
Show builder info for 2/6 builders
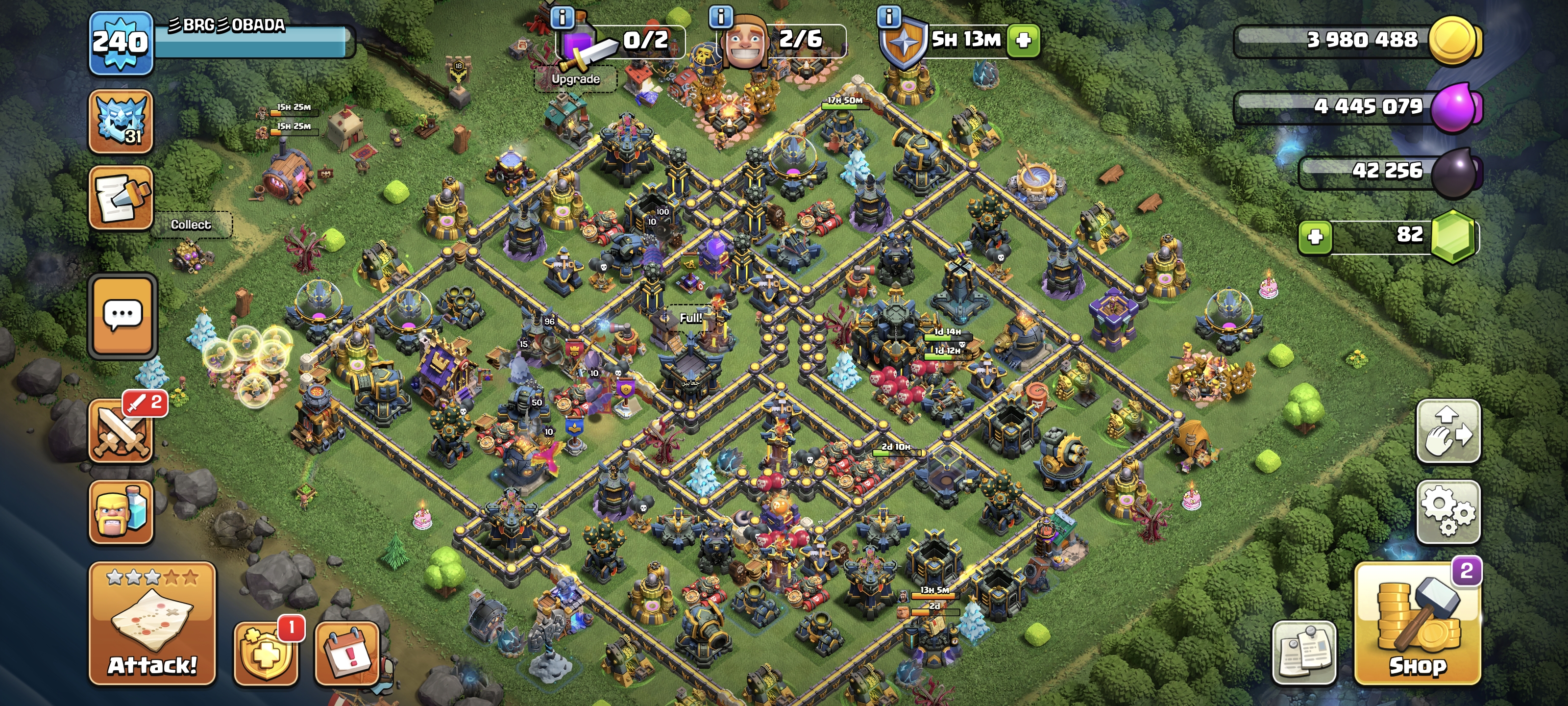(x=721, y=17)
